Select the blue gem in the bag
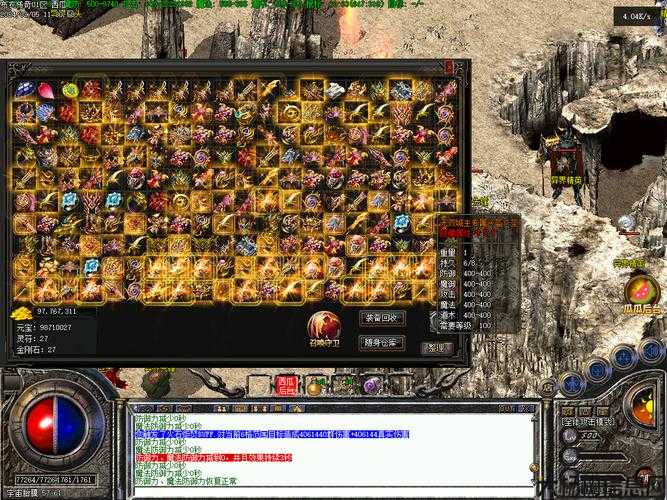667x500 pixels. point(24,90)
